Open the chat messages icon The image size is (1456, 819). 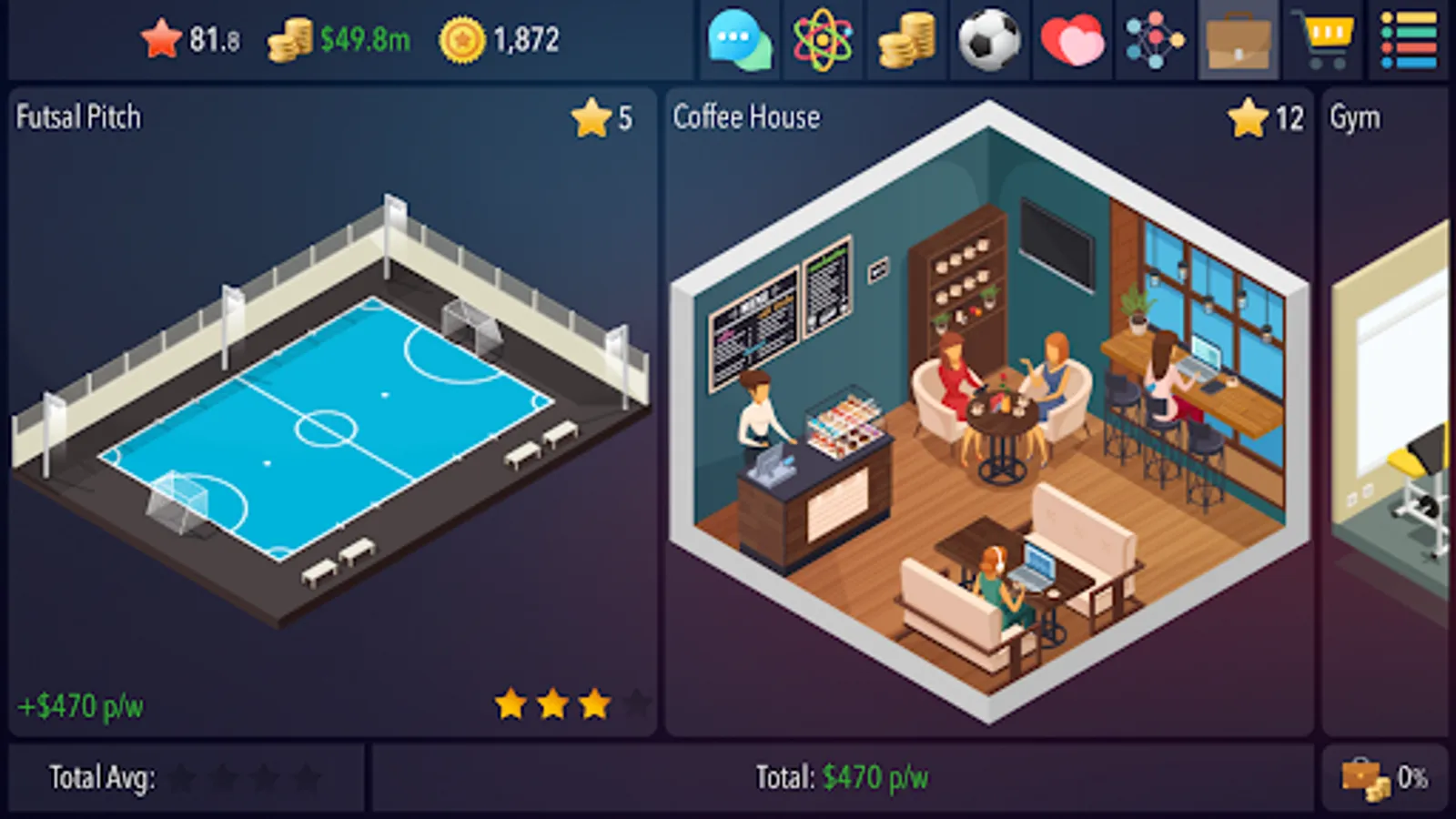740,40
